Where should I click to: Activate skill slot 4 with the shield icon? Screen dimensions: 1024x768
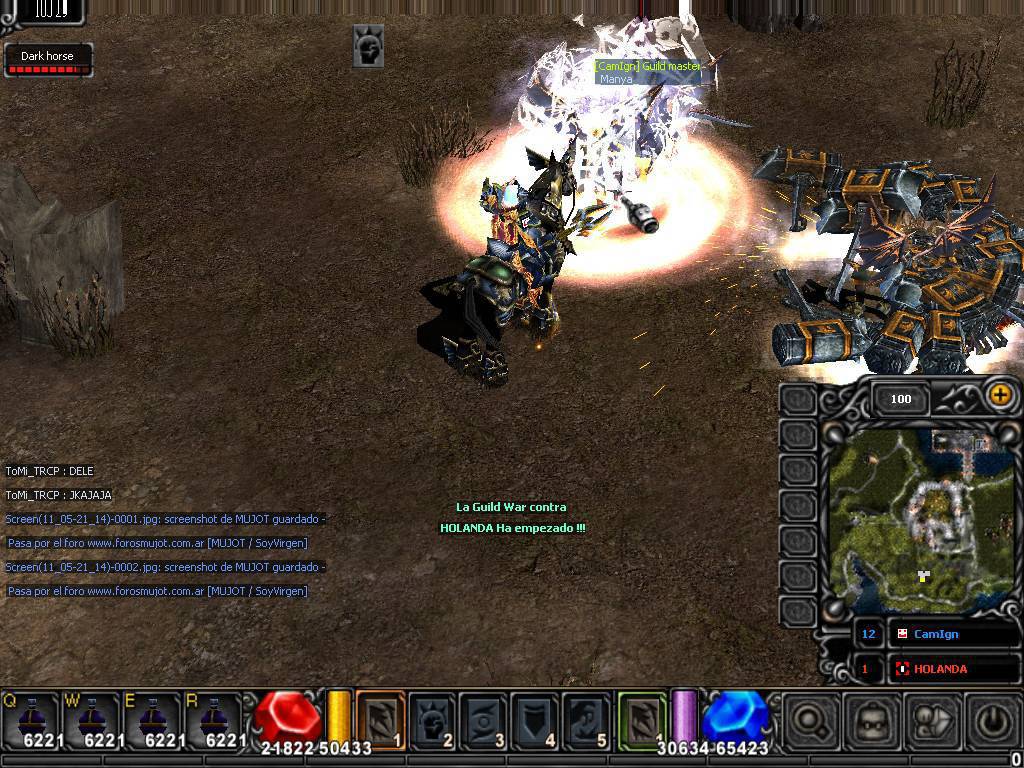pyautogui.click(x=536, y=719)
